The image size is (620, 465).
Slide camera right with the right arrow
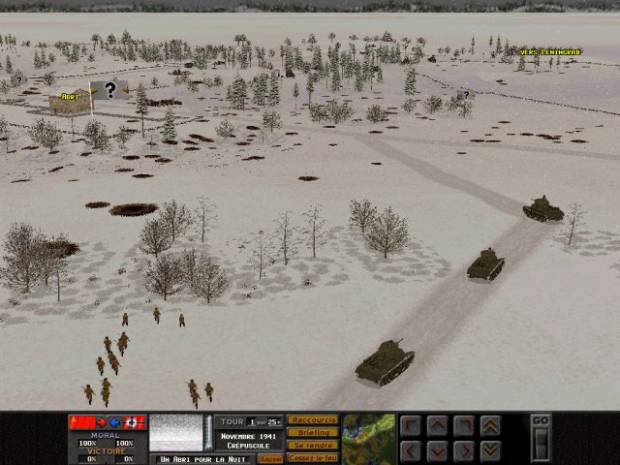pos(462,450)
